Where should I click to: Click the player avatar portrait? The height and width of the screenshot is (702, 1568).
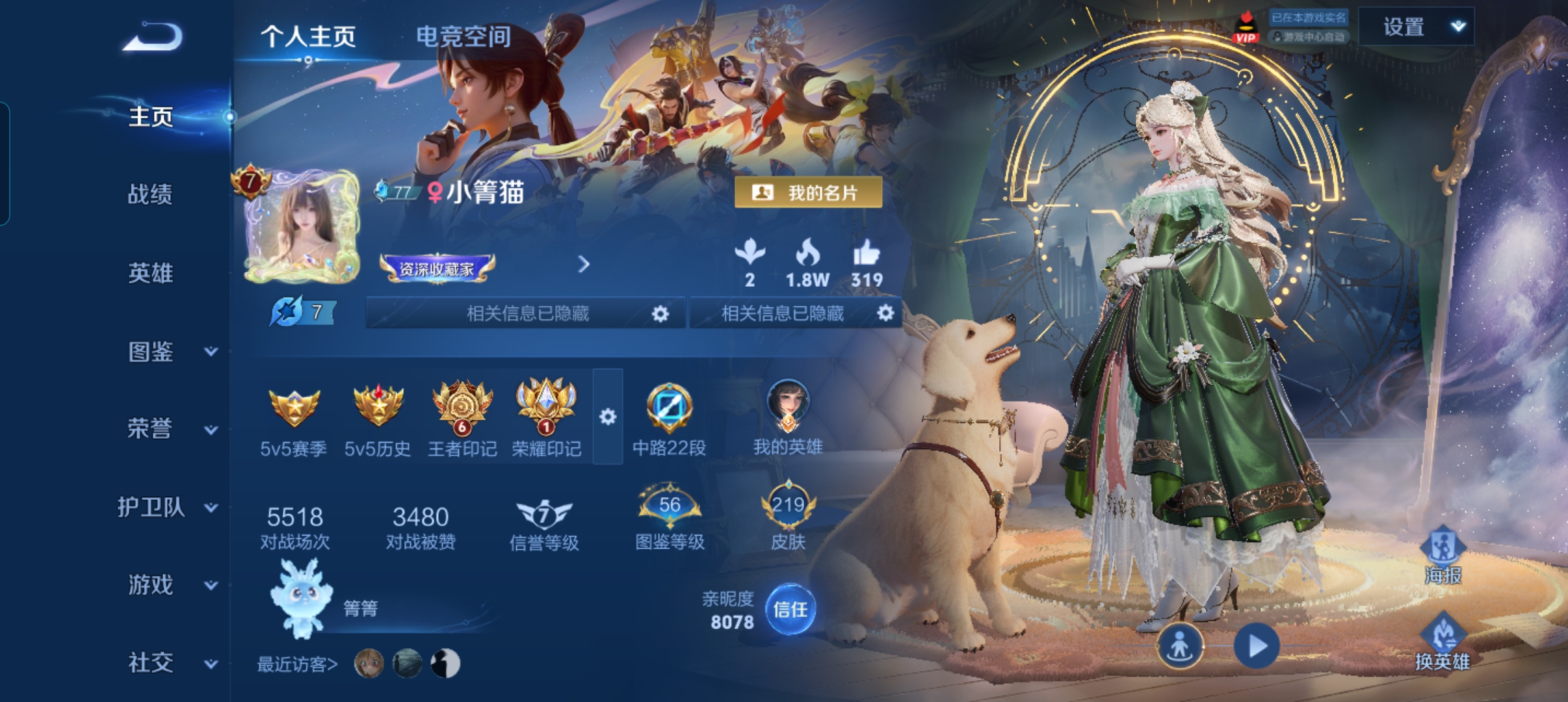tap(302, 227)
